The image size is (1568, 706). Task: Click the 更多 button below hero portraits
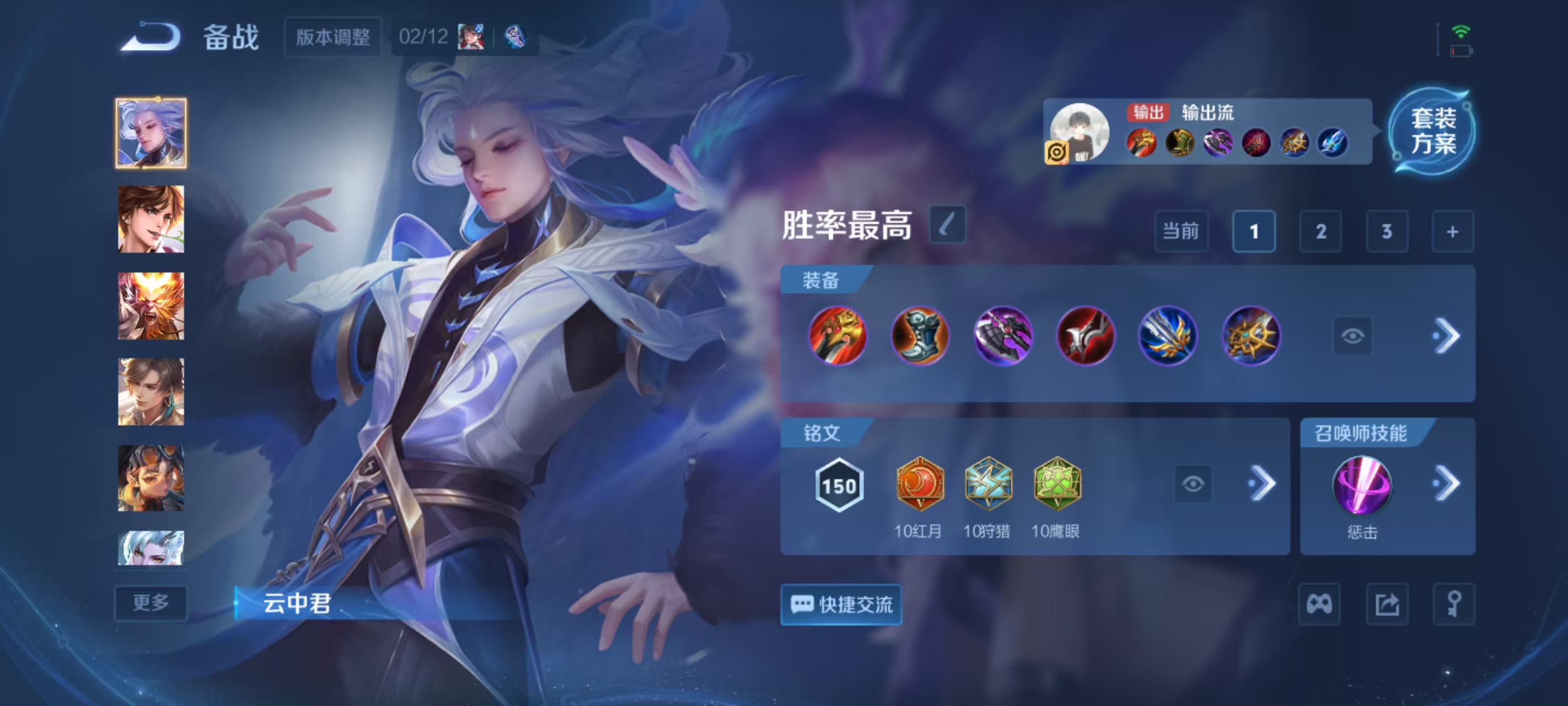[151, 603]
